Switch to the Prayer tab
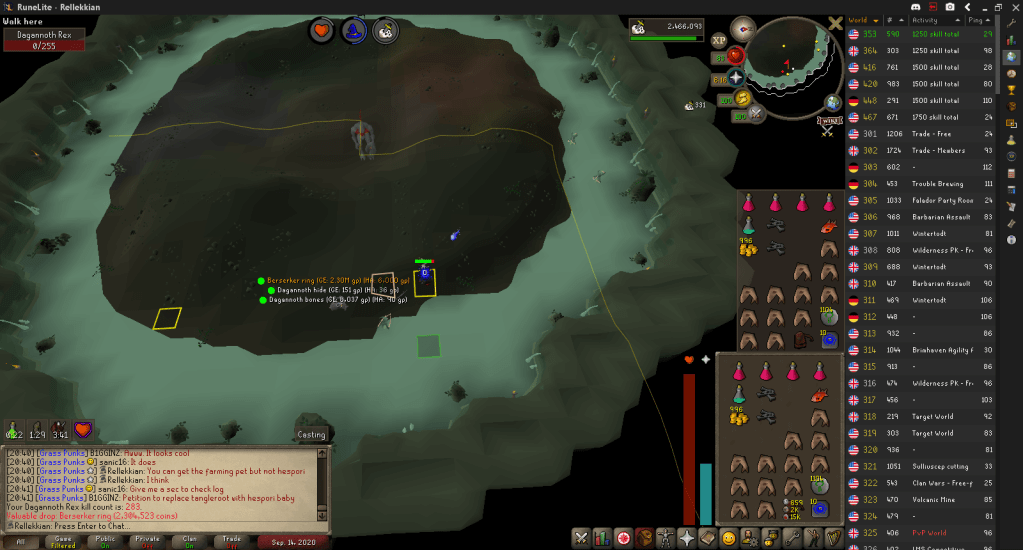1023x550 pixels. pos(685,538)
